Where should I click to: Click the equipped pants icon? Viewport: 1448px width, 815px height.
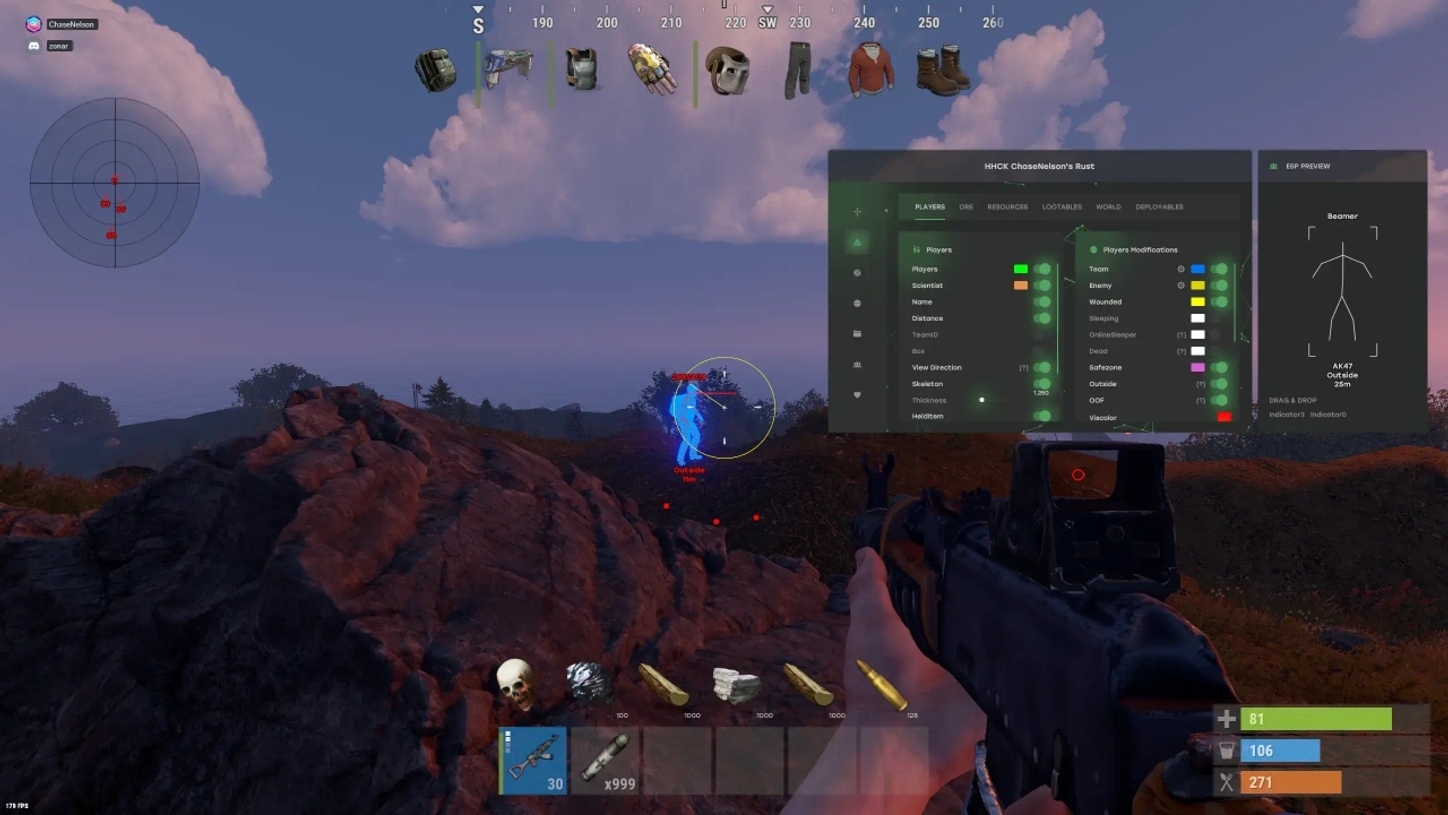(797, 70)
